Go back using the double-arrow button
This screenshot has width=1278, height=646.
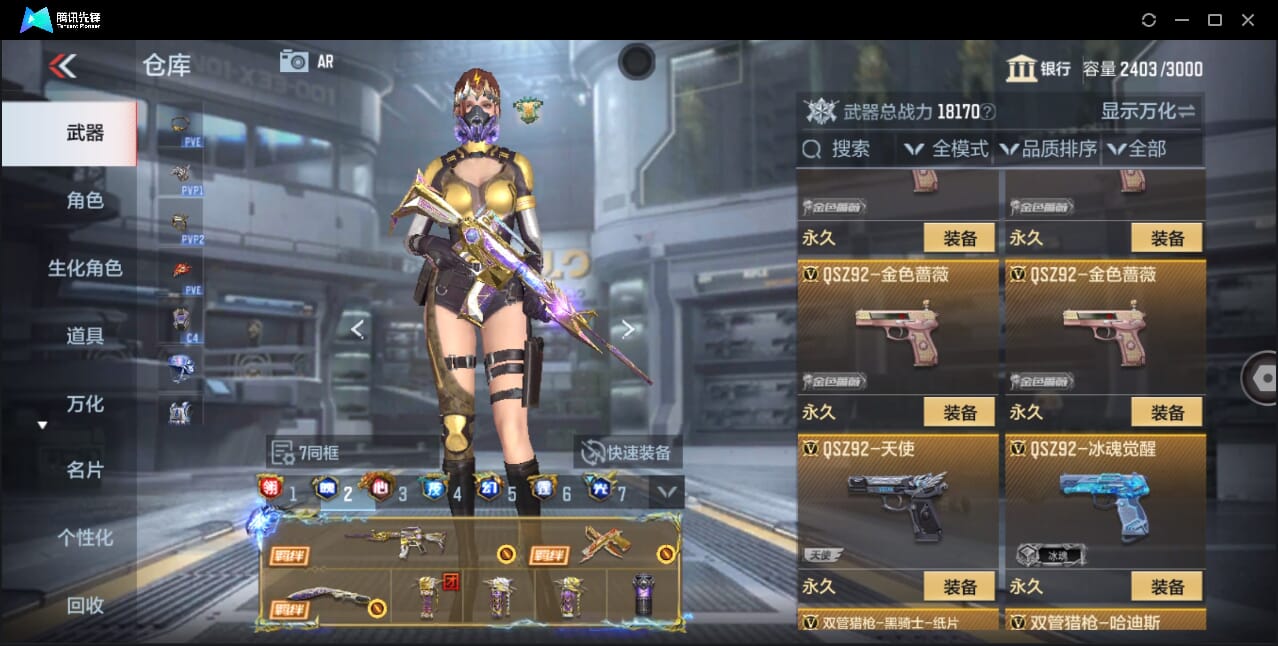click(62, 66)
